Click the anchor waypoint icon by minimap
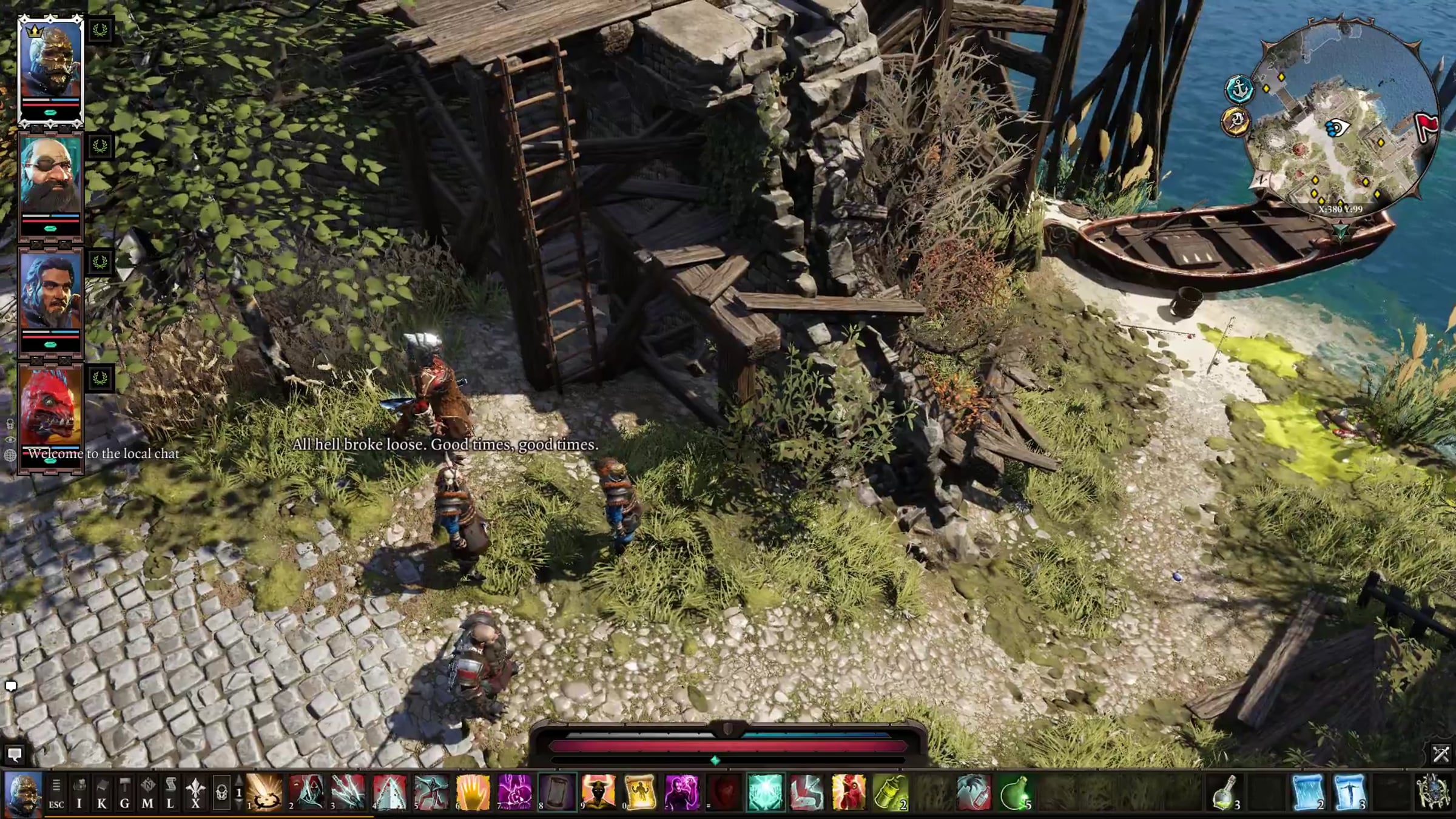Screen dimensions: 1456x819 tap(1239, 90)
